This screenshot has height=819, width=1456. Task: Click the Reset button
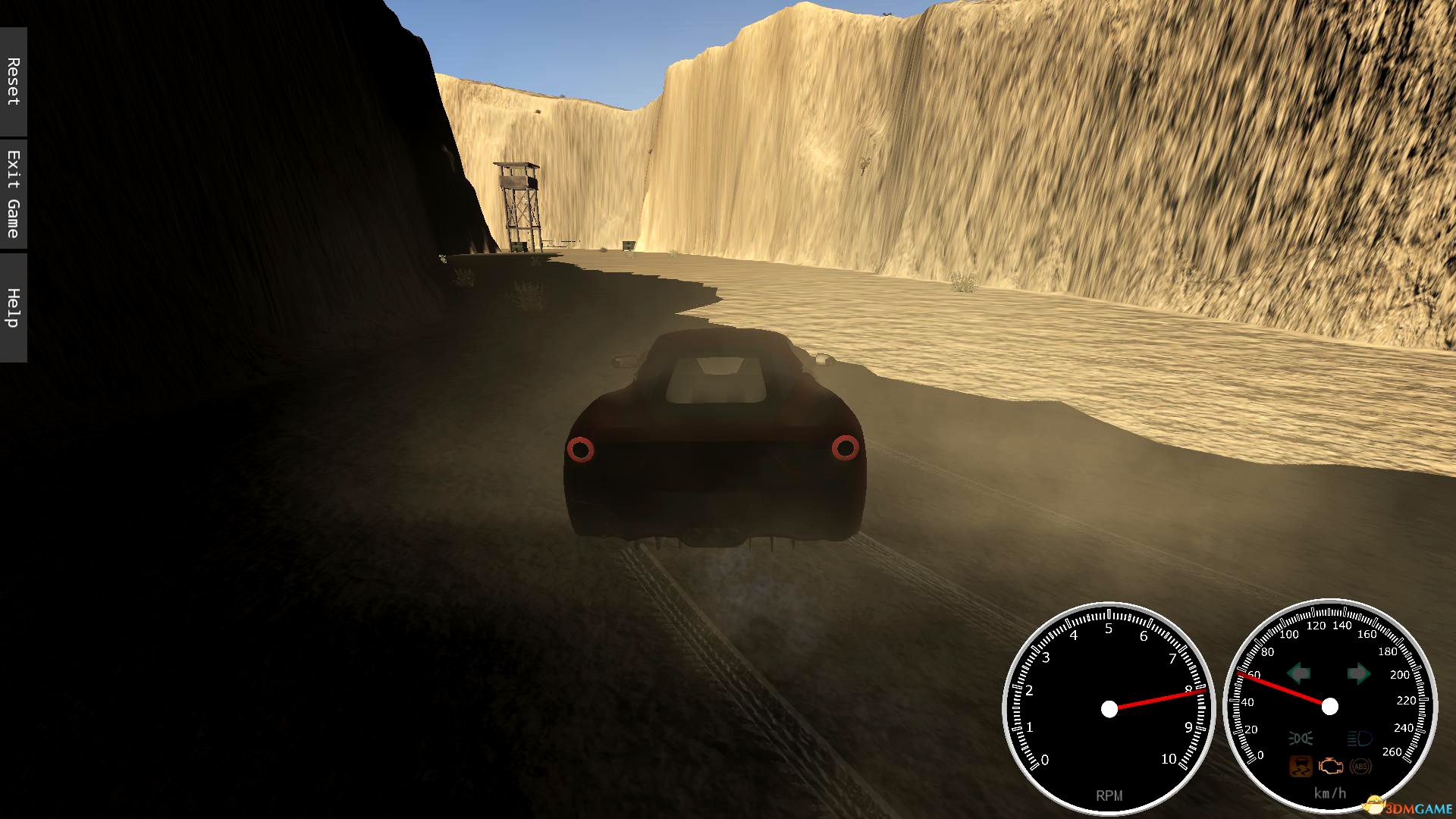(13, 81)
